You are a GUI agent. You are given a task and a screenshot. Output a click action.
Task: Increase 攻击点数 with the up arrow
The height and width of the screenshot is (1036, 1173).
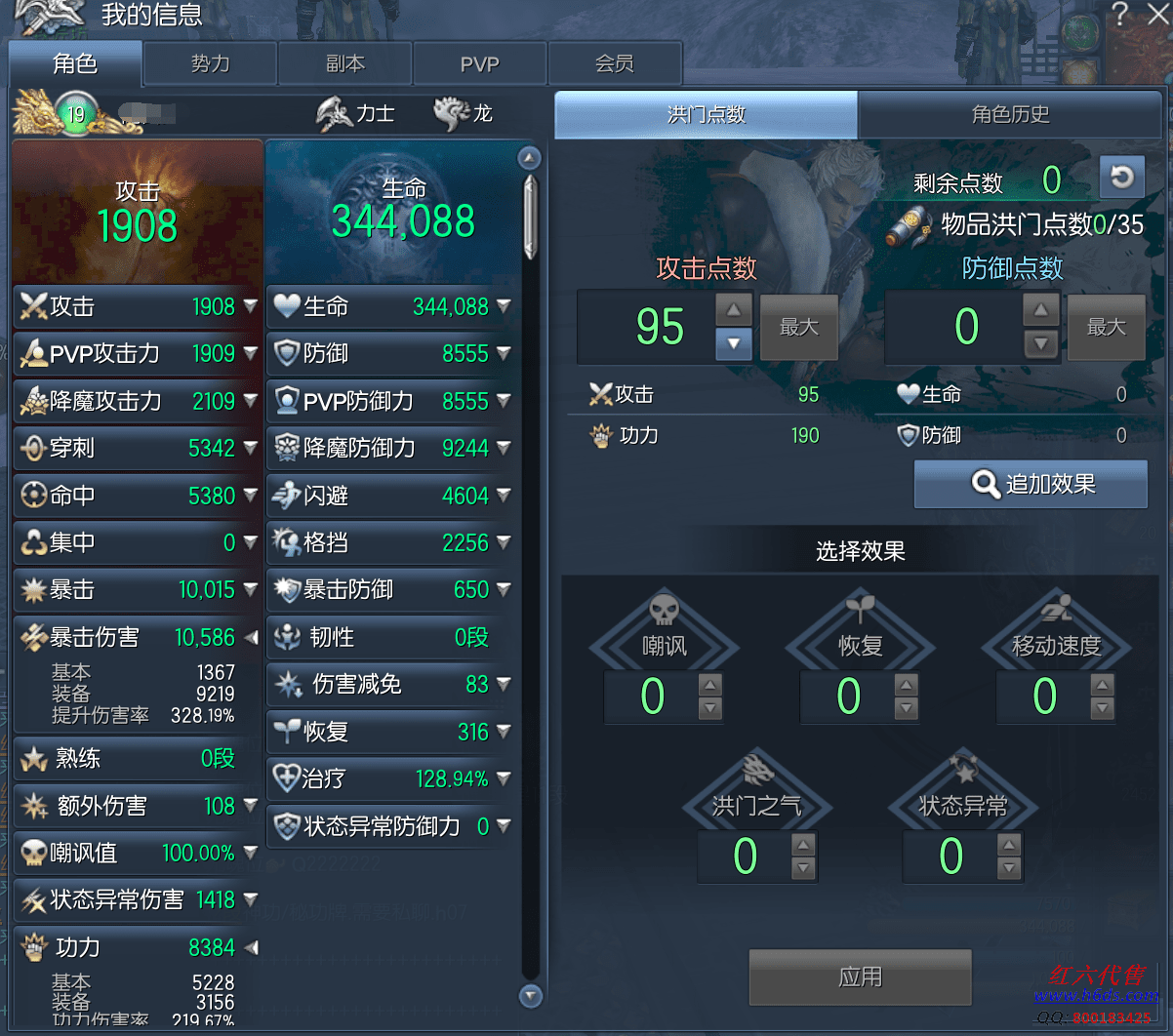(x=734, y=310)
